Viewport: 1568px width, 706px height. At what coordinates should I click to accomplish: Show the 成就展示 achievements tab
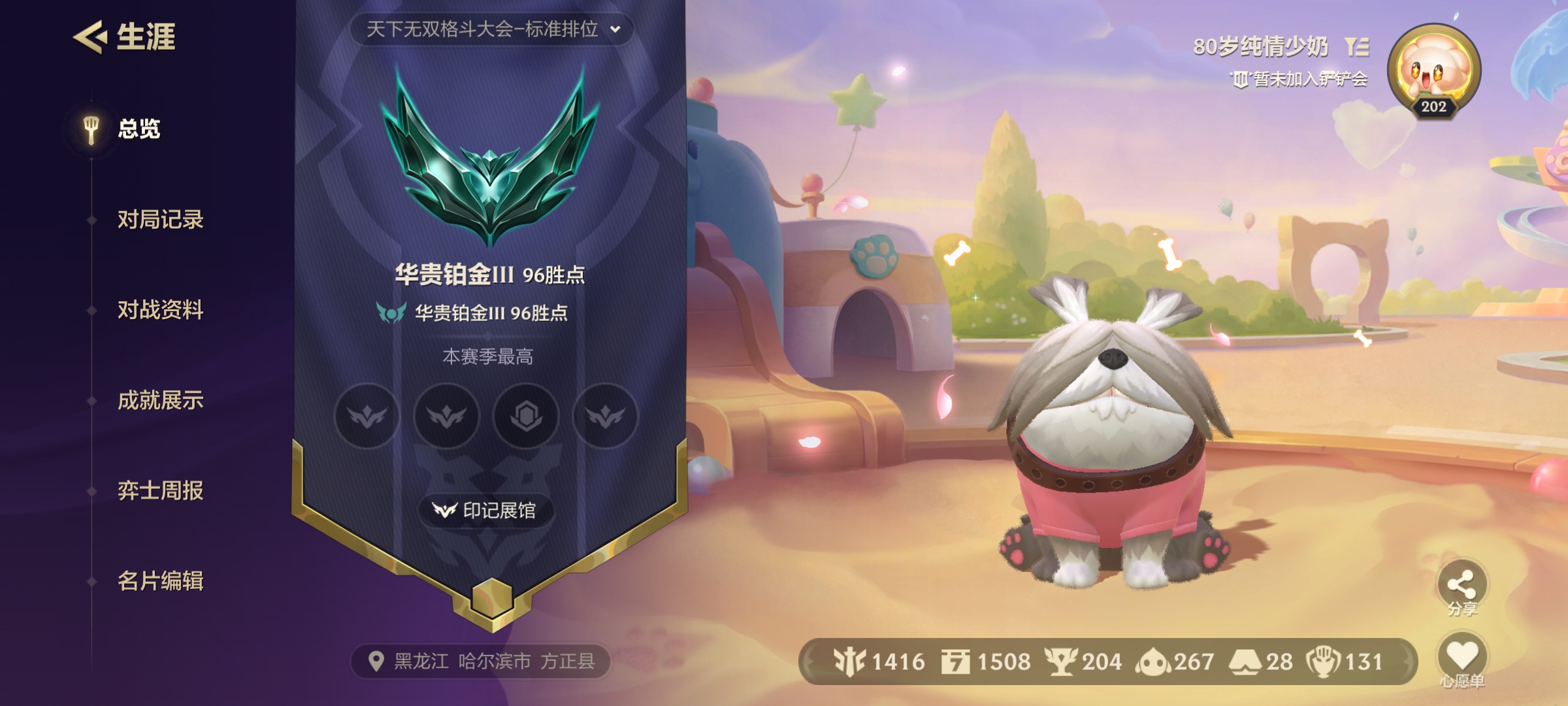coord(160,400)
